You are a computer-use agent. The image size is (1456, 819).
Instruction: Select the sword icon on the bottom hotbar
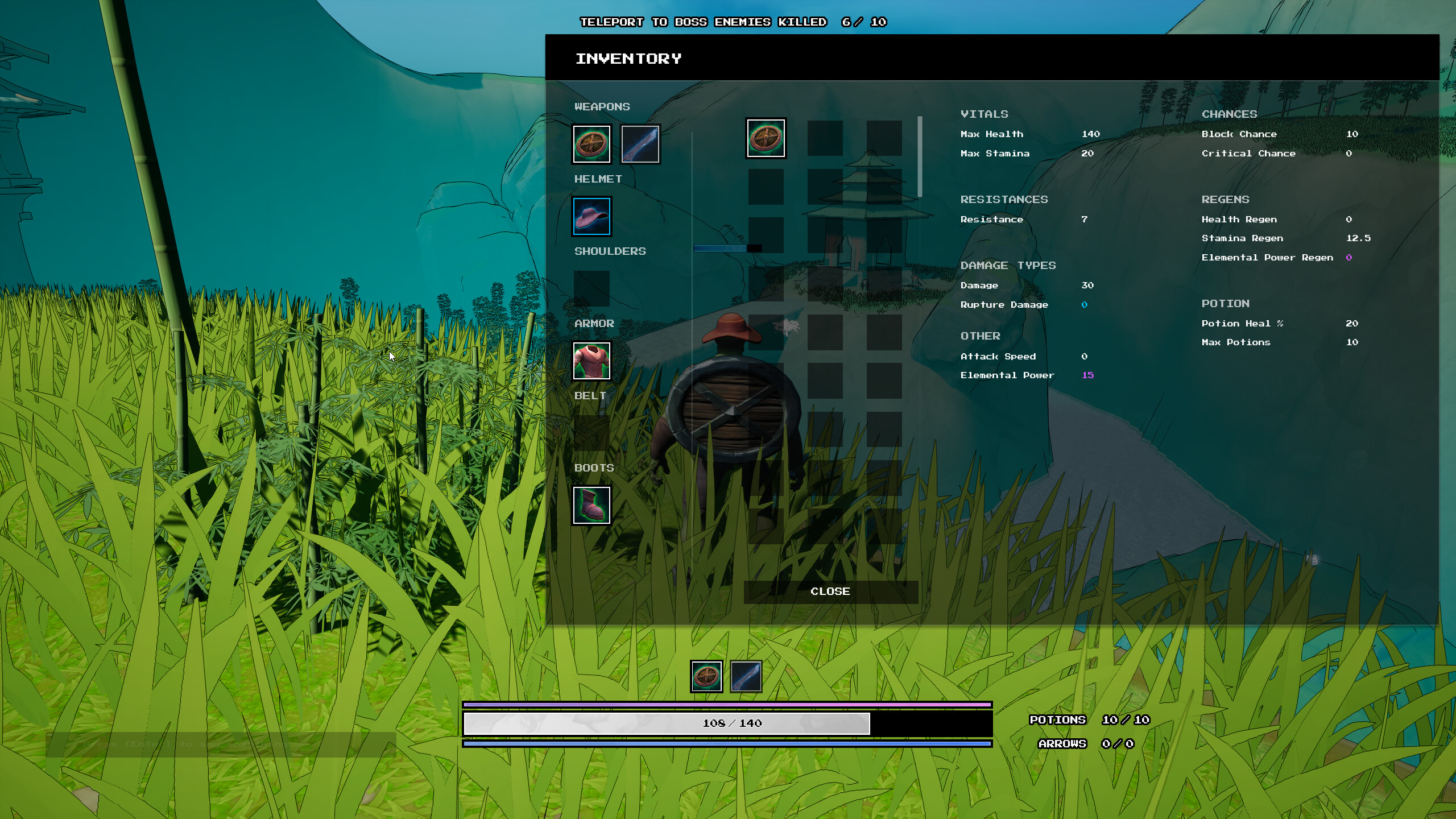click(746, 677)
